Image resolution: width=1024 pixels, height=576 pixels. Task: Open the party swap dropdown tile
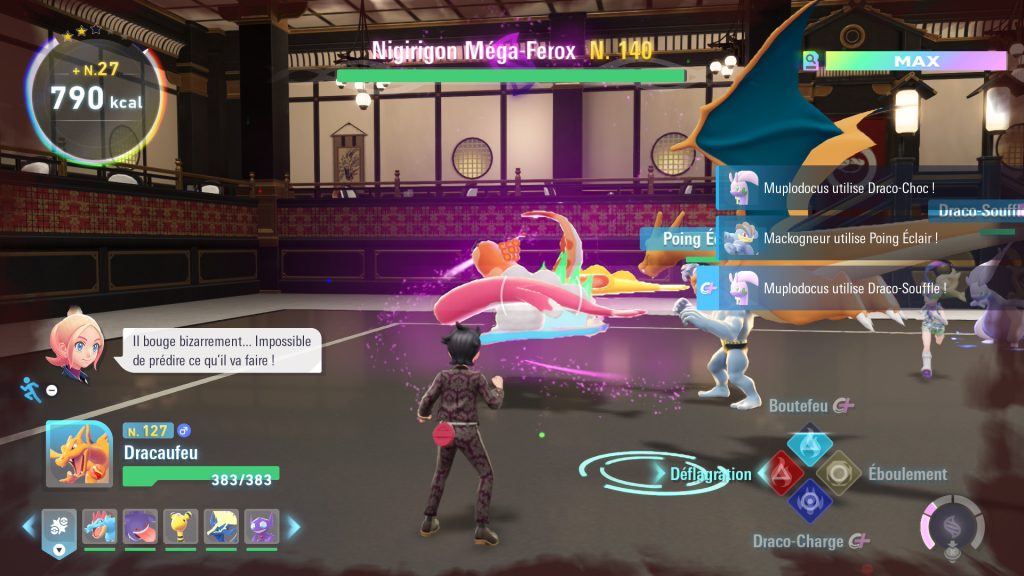click(58, 530)
